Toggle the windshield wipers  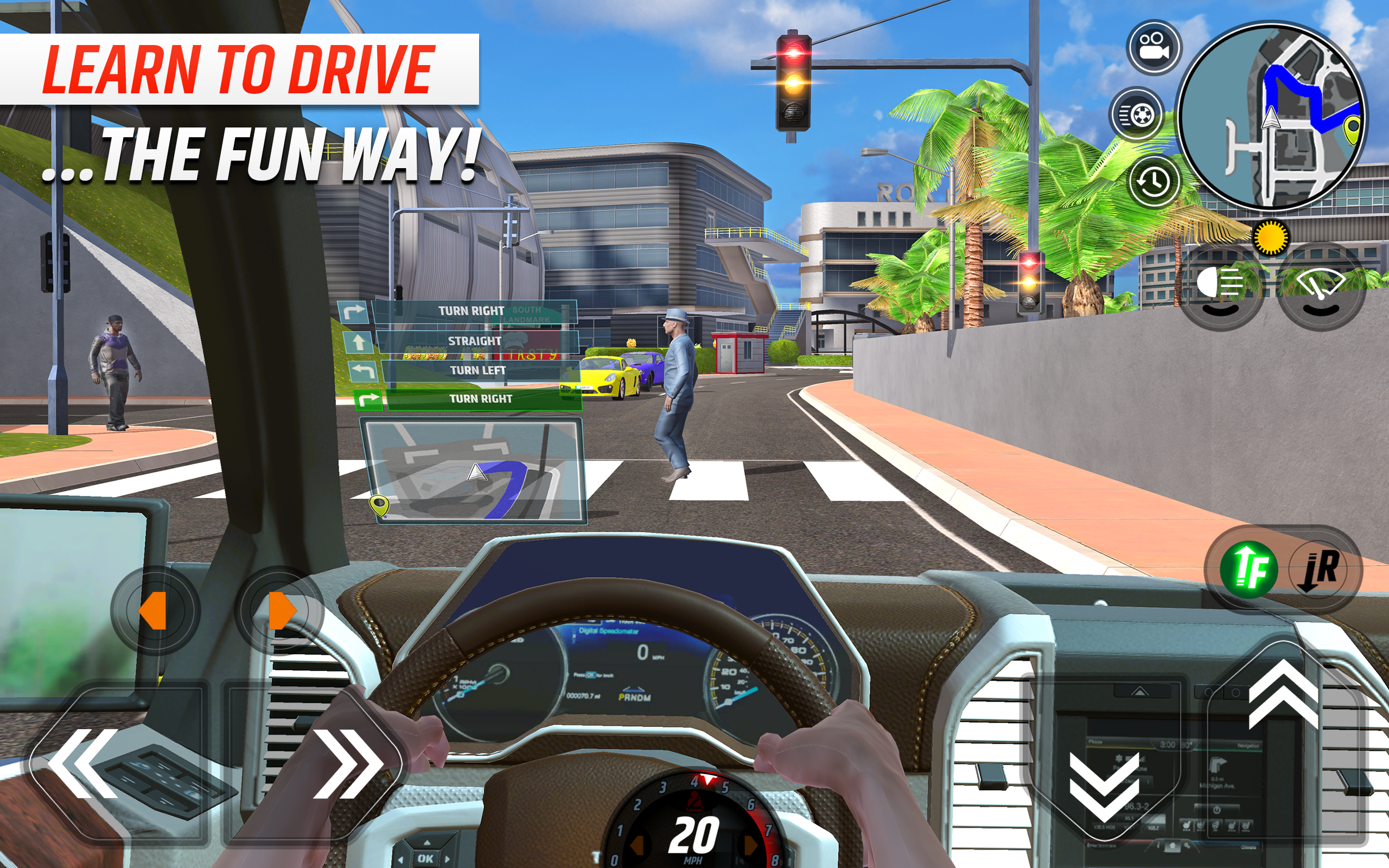pyautogui.click(x=1320, y=287)
